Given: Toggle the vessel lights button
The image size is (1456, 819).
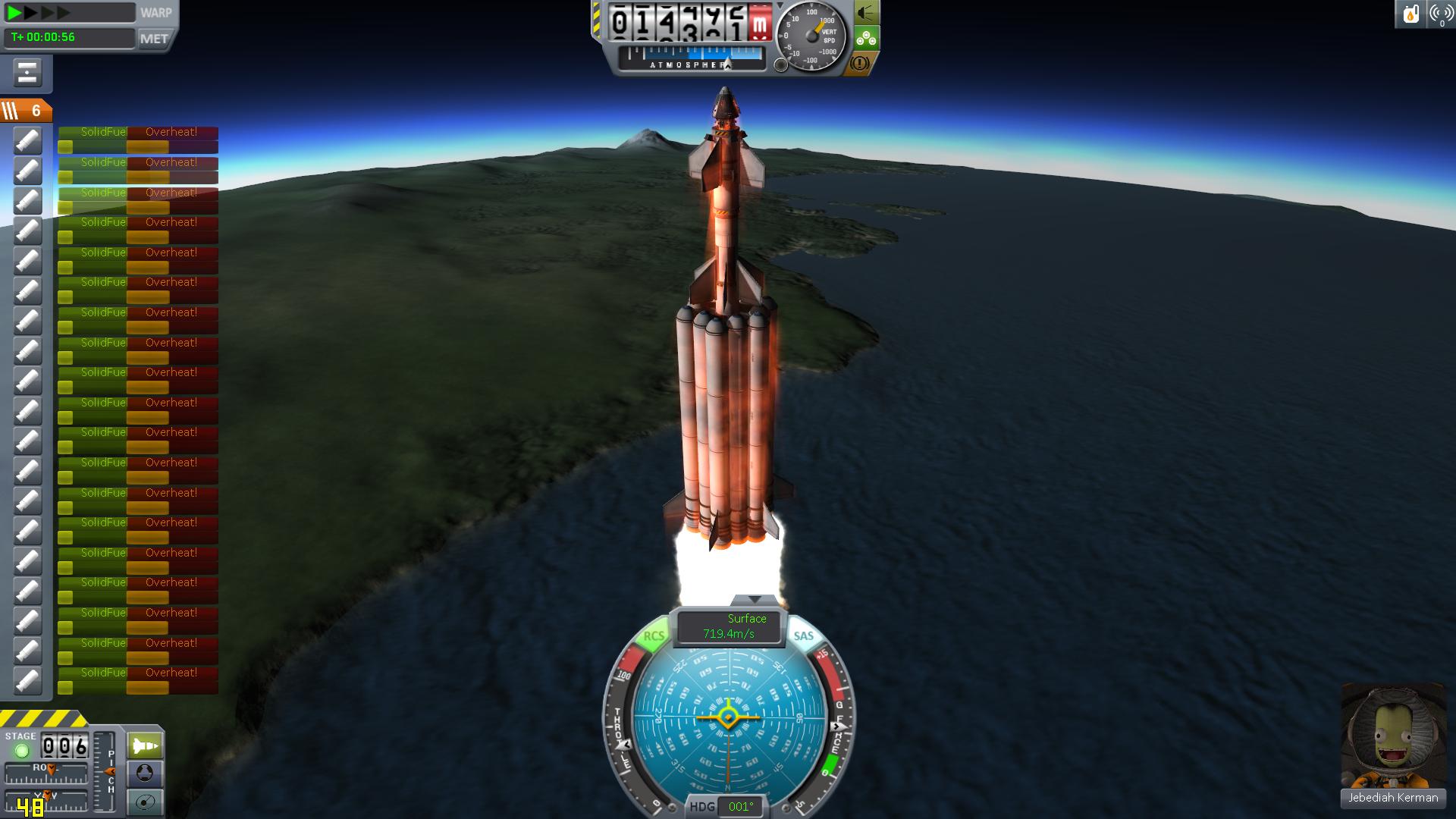Looking at the screenshot, I should tap(865, 13).
